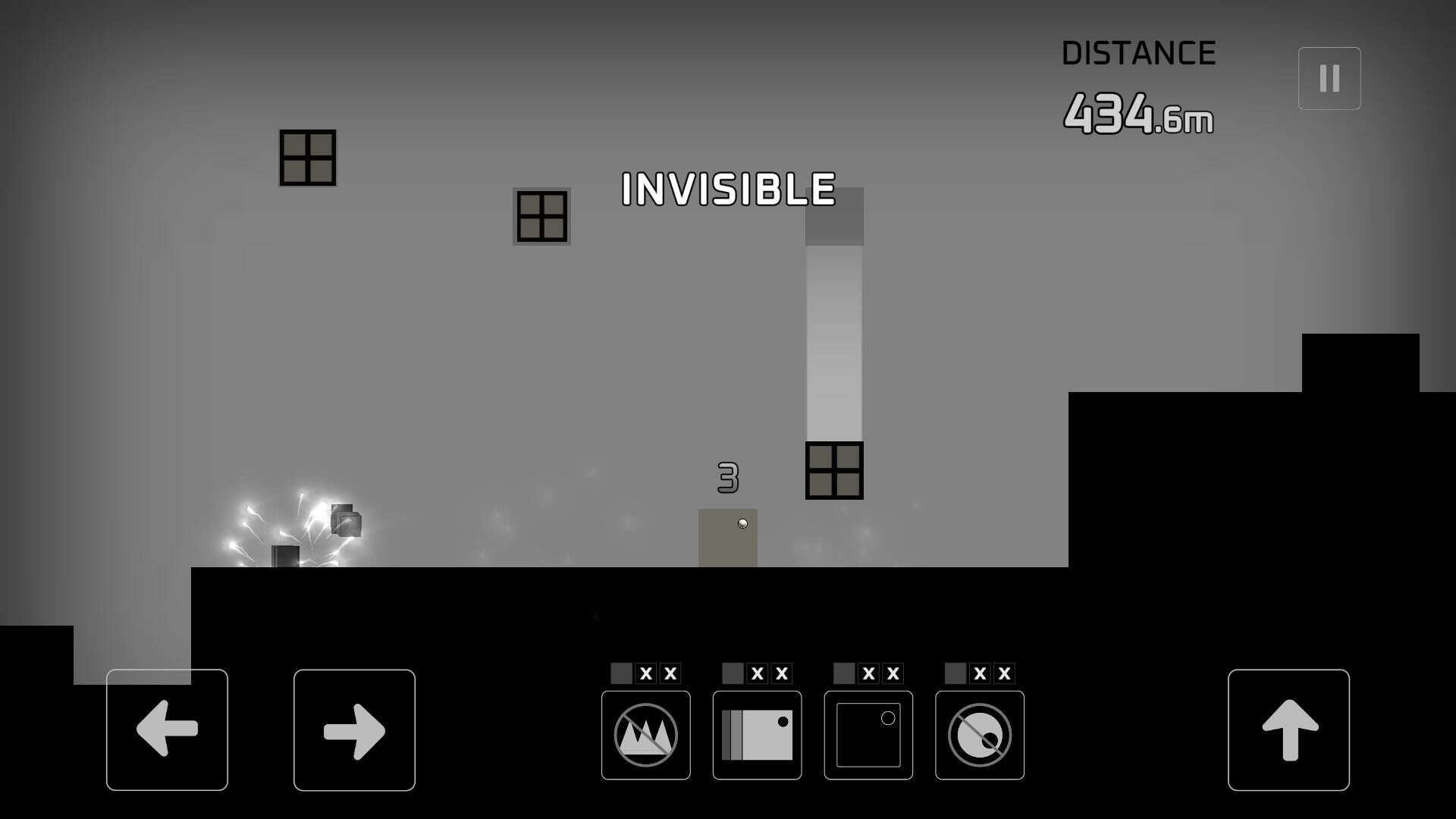Toggle the charge square above the ball-disable power-up

[x=954, y=672]
